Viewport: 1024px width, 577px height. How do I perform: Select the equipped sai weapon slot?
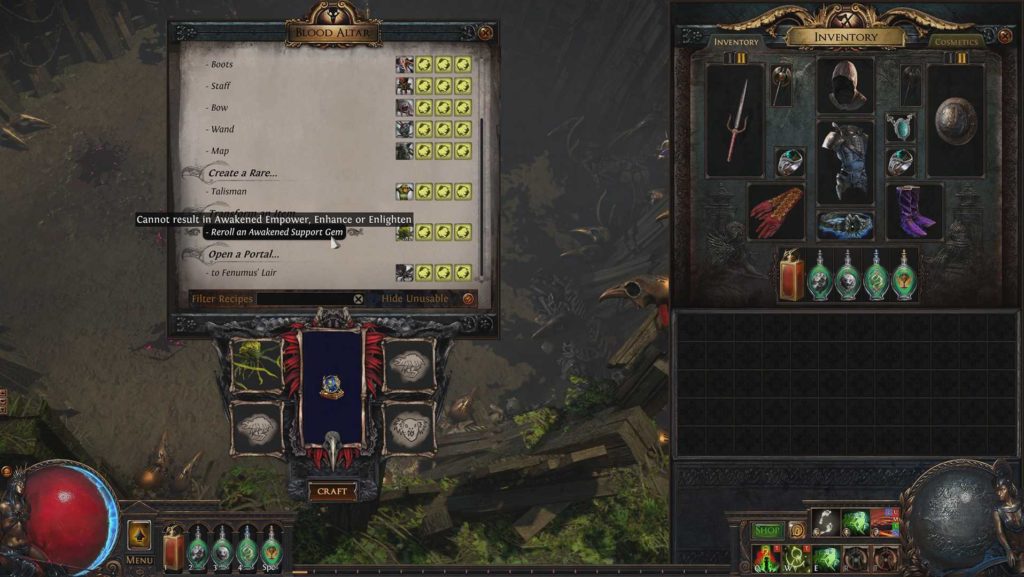tap(736, 121)
